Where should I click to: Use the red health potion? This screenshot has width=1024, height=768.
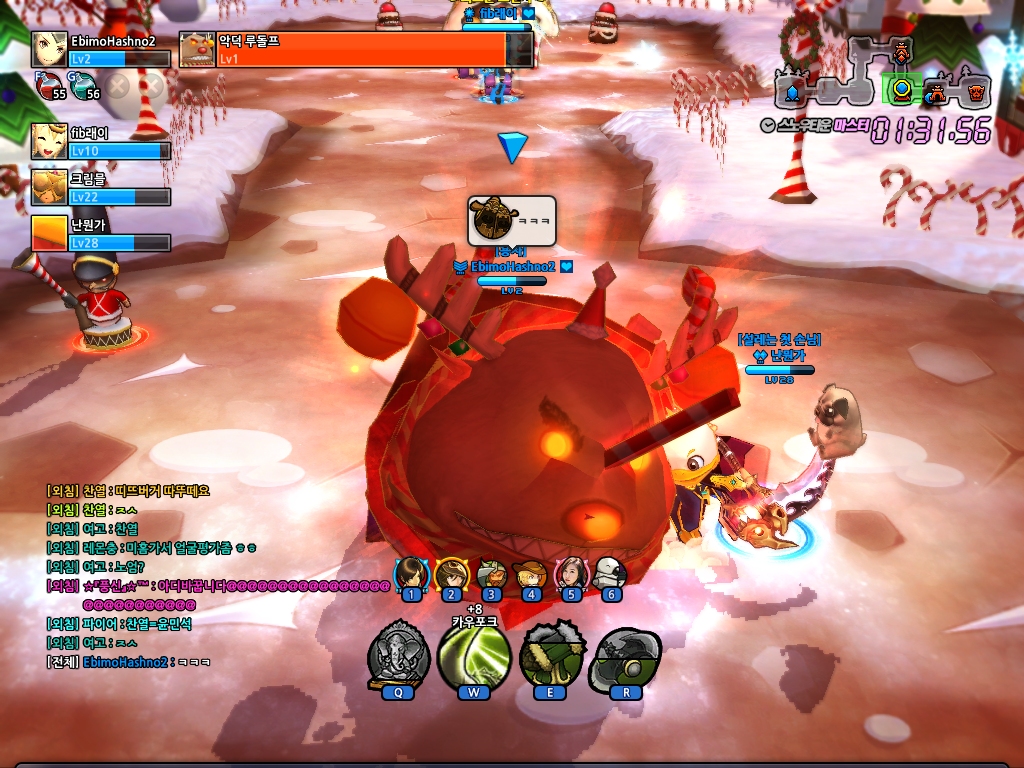(x=48, y=88)
